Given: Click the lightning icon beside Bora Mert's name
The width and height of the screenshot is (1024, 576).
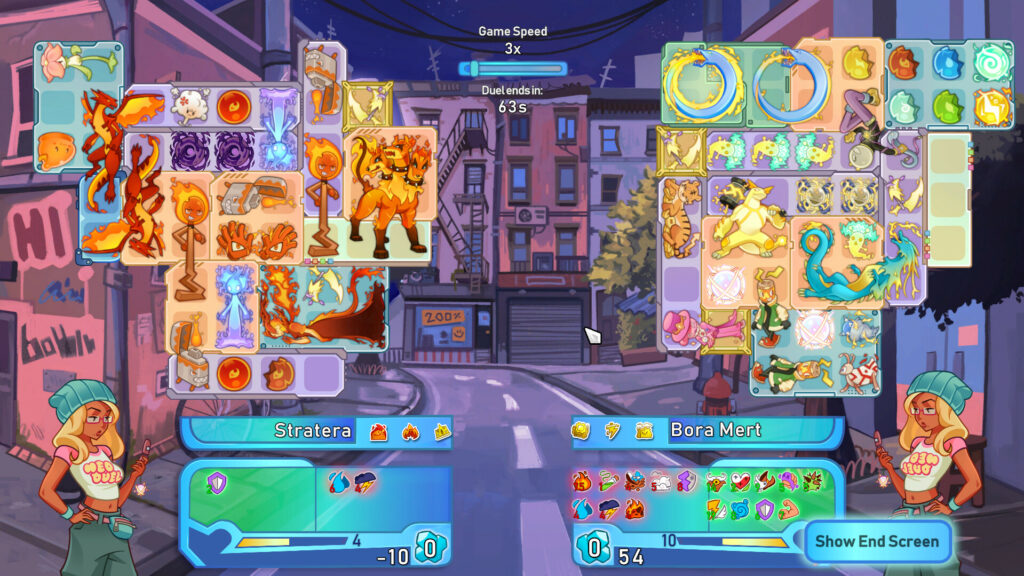Looking at the screenshot, I should click(612, 430).
